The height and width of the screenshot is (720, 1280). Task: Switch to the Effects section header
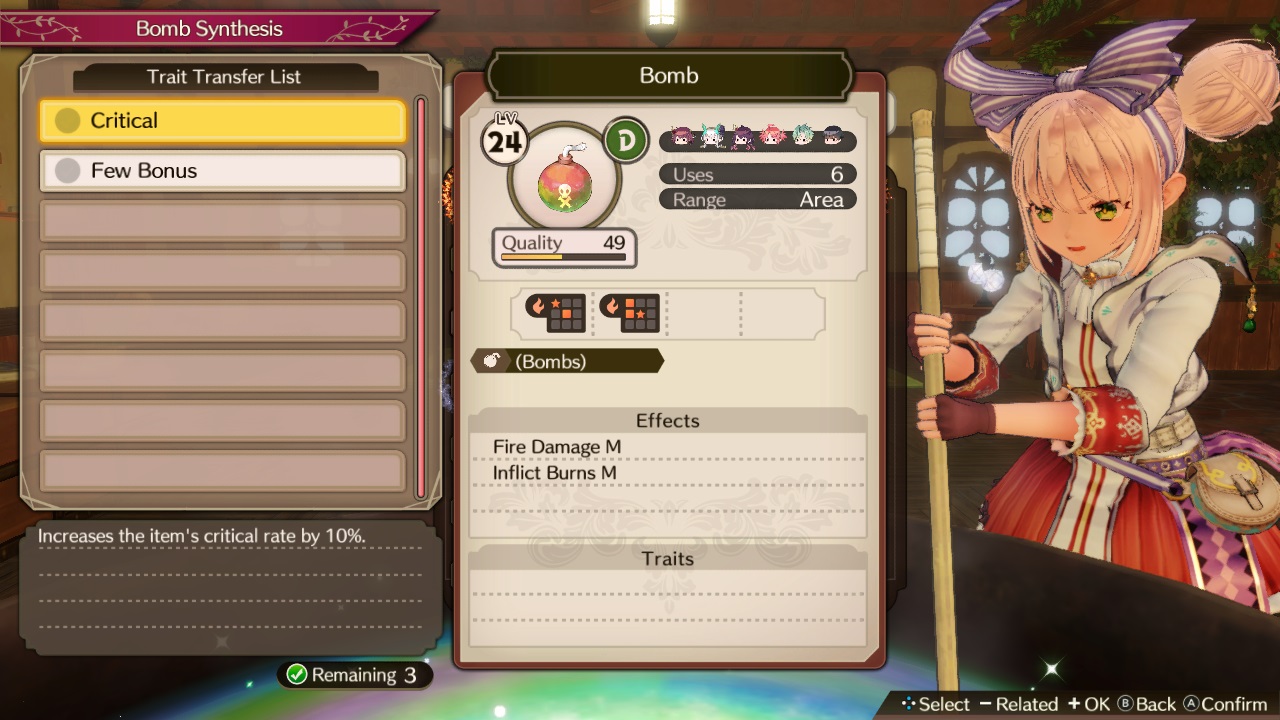coord(666,420)
